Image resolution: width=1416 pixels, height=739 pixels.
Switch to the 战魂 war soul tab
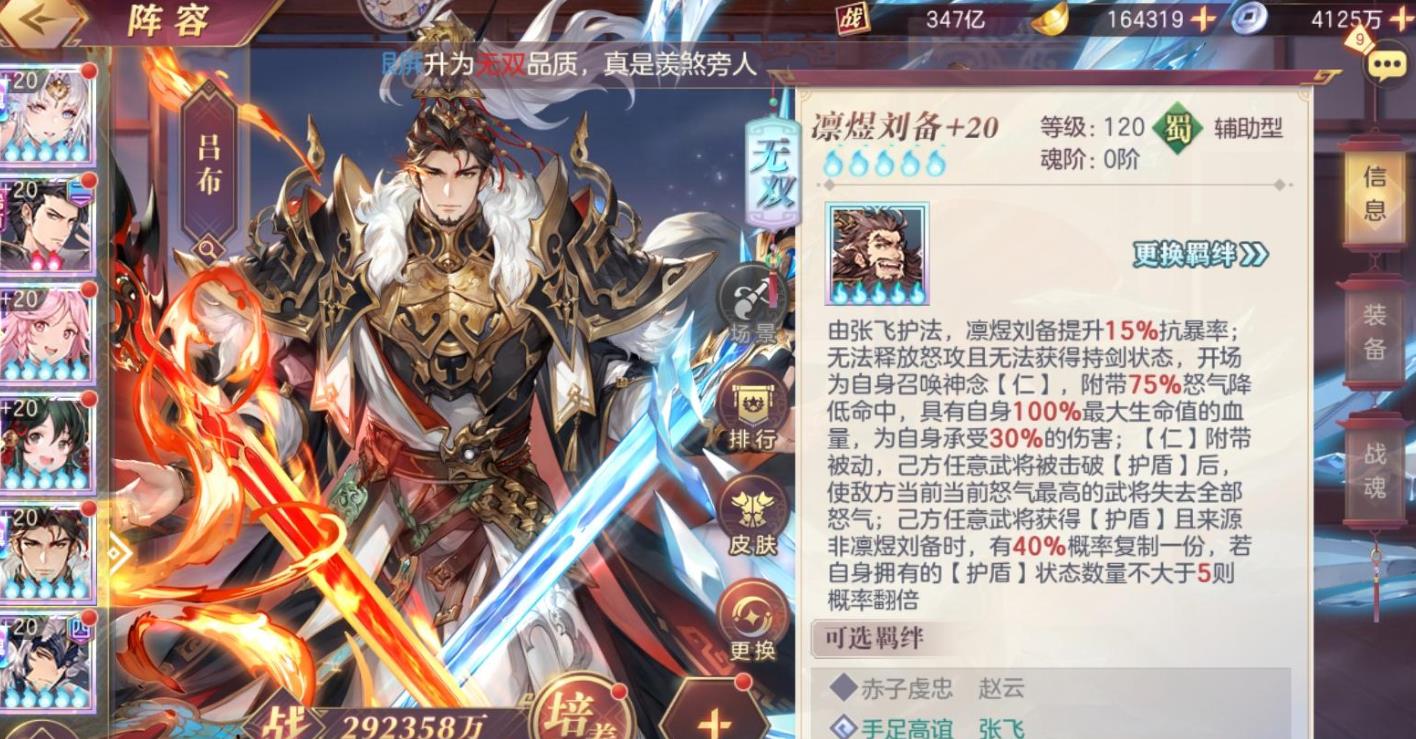[x=1376, y=467]
